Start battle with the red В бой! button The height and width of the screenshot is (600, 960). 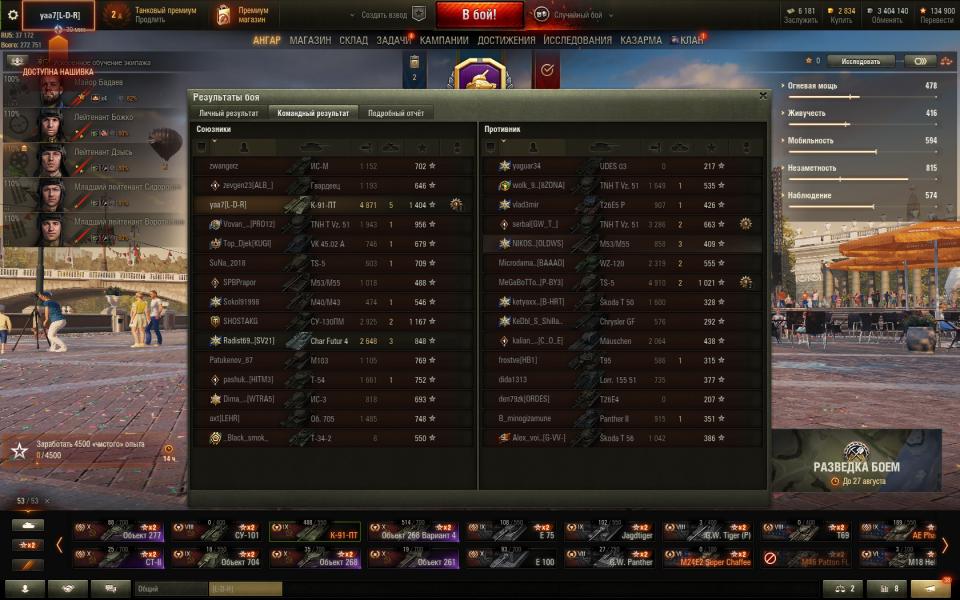[479, 15]
